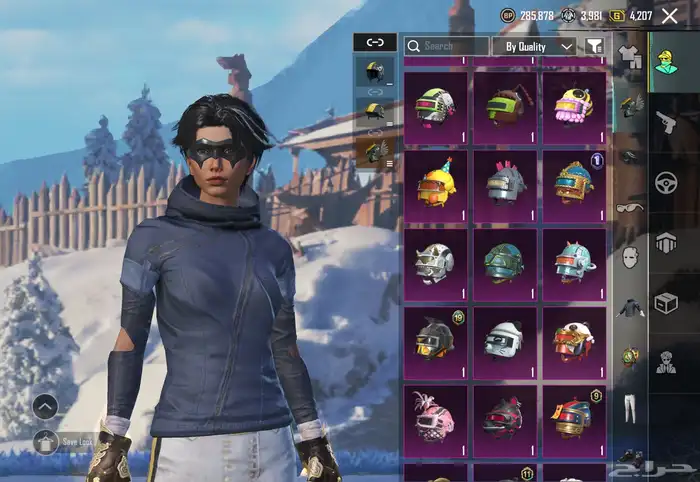700x482 pixels.
Task: Show the glasses subcategory
Action: pyautogui.click(x=630, y=207)
